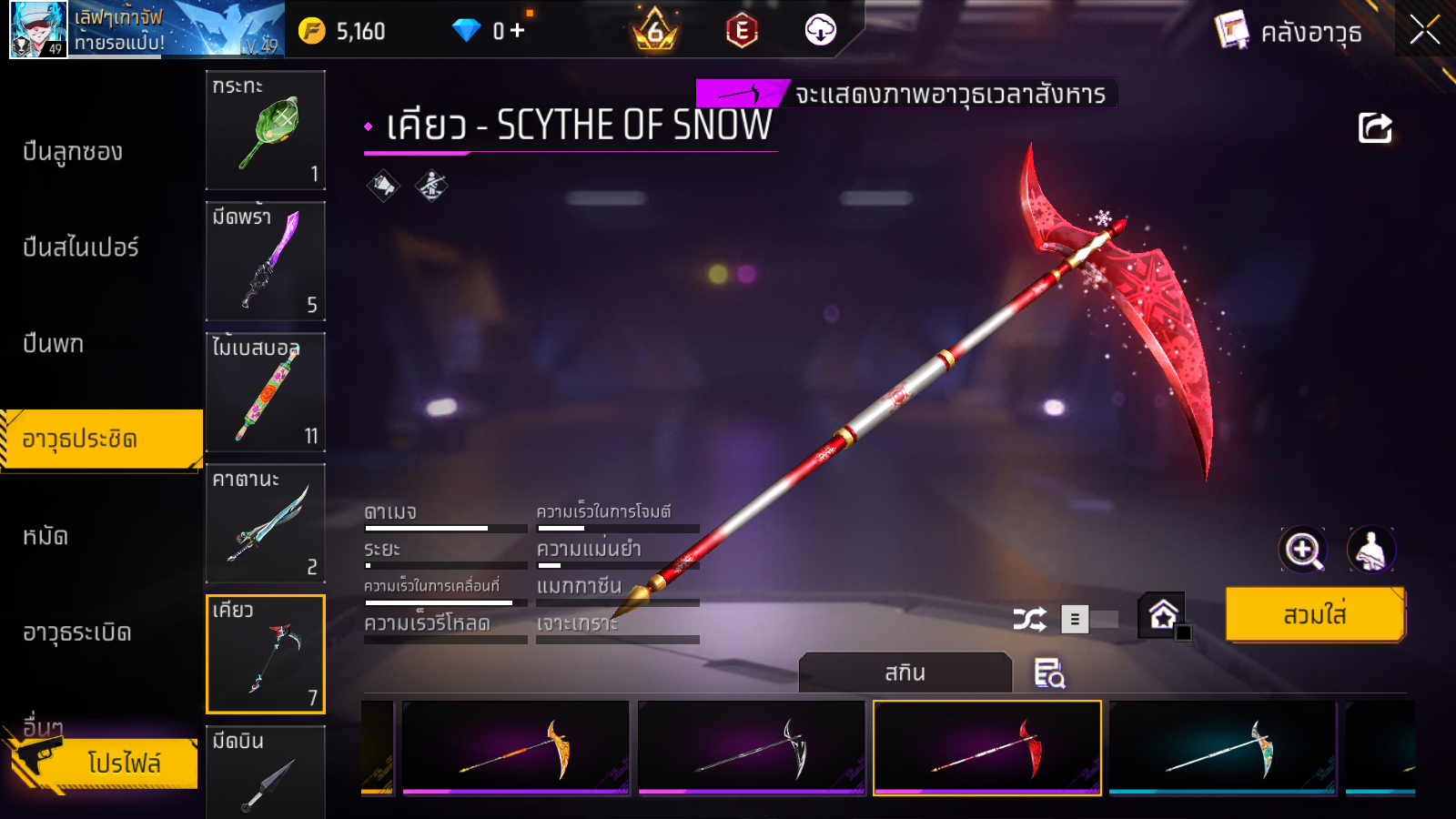Choose the orange-bladed scythe skin

coord(516,748)
